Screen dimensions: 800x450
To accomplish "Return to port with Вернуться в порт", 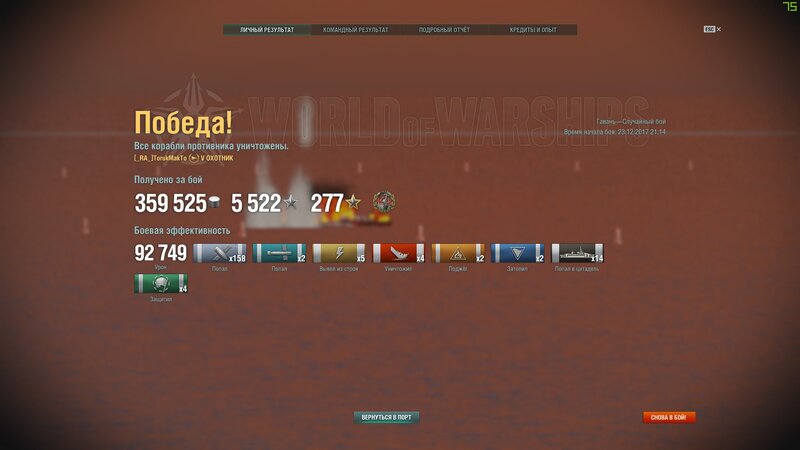I will (386, 417).
